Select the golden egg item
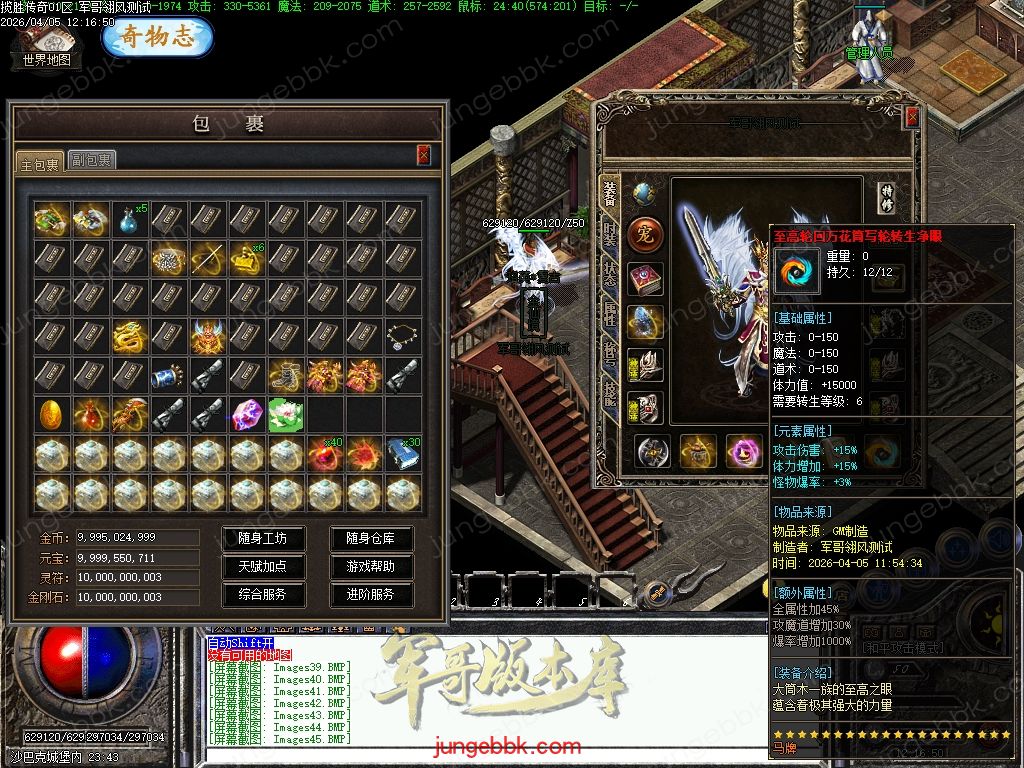The height and width of the screenshot is (768, 1024). (x=51, y=414)
